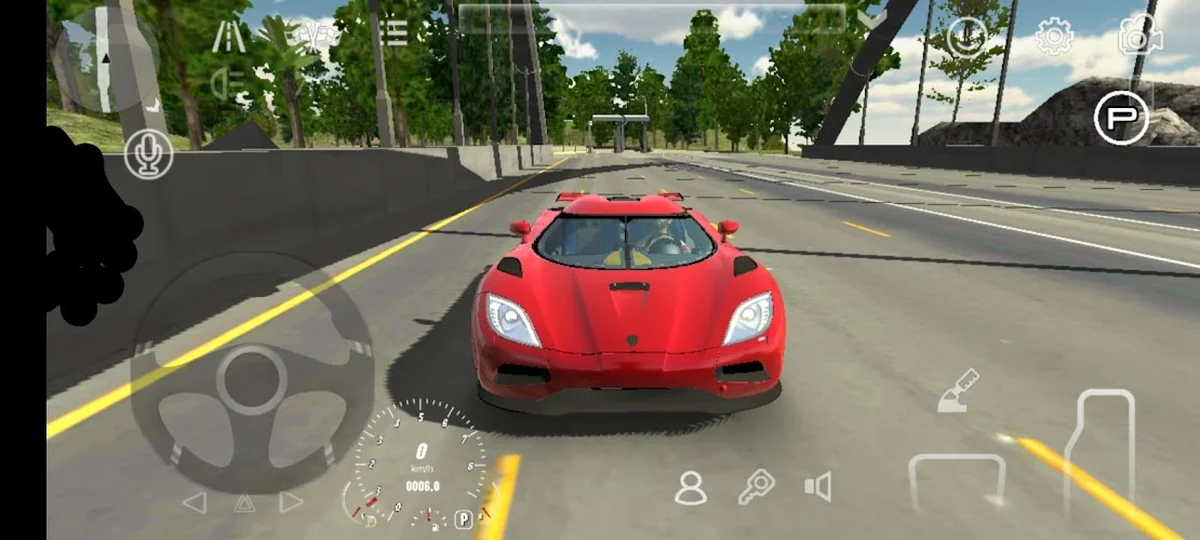Turn on the hazard lights triangle

pyautogui.click(x=244, y=502)
